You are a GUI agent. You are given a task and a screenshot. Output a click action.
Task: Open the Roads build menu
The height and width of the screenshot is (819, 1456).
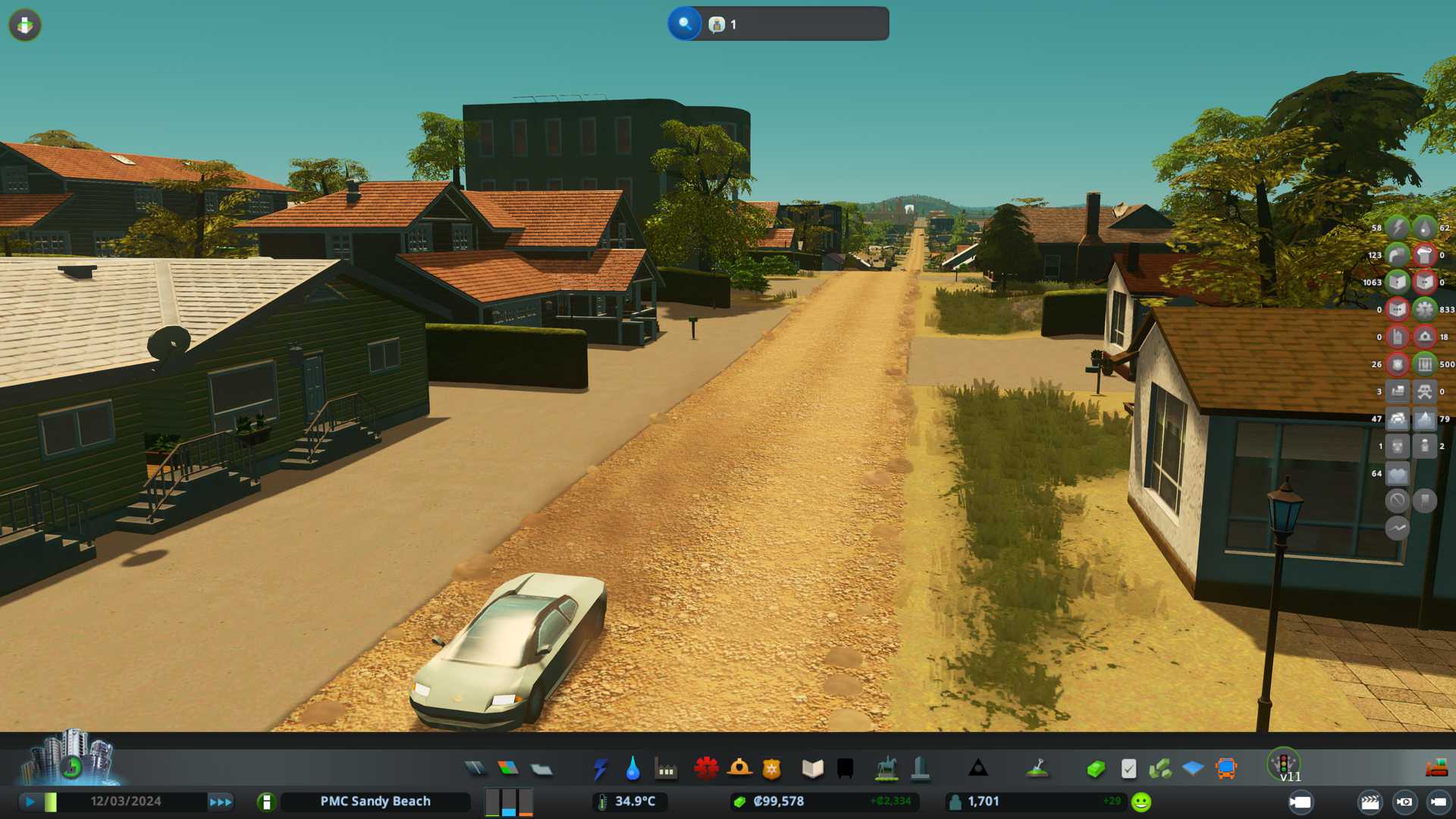475,769
